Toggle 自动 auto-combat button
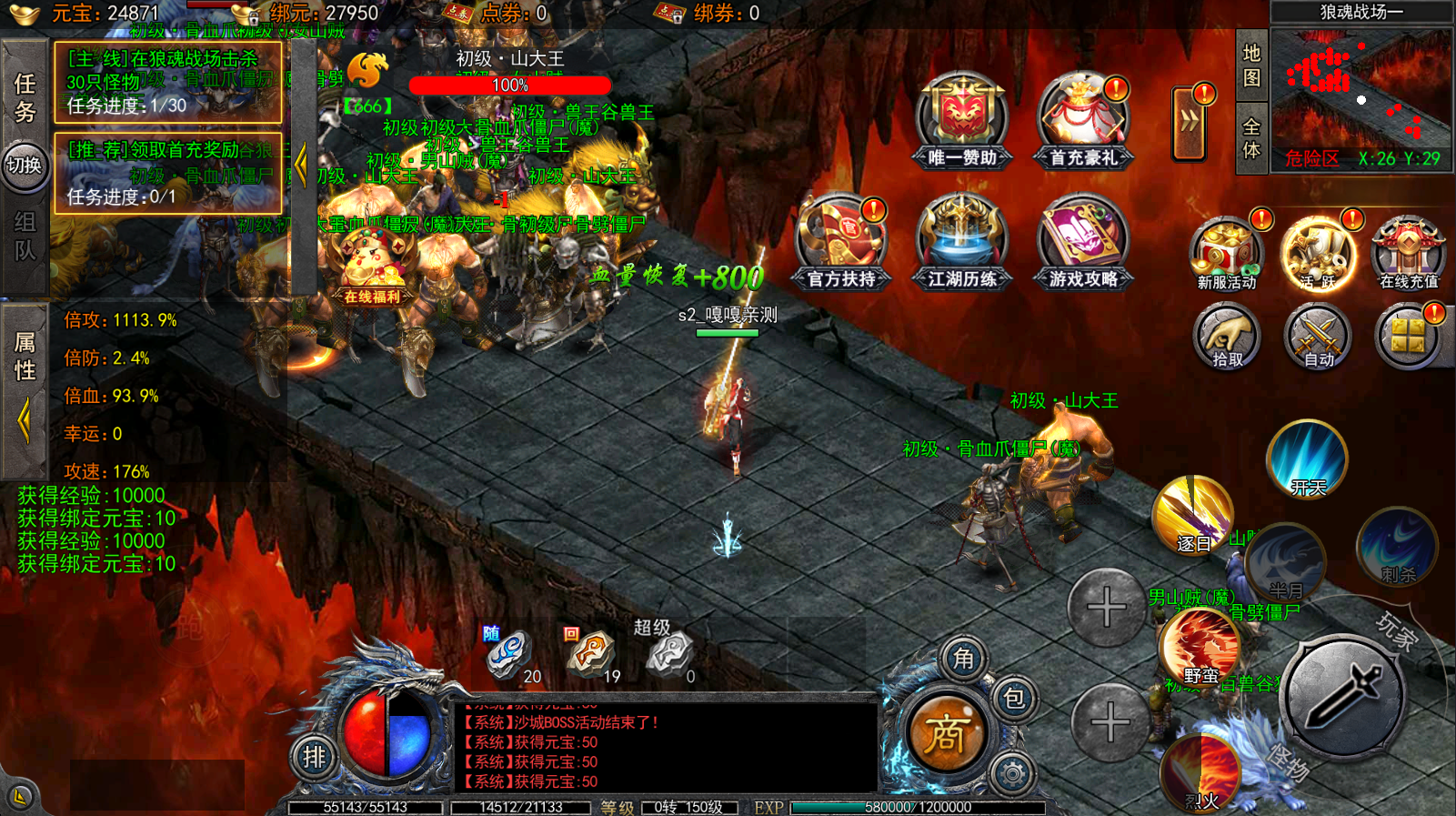The height and width of the screenshot is (816, 1456). (1317, 337)
